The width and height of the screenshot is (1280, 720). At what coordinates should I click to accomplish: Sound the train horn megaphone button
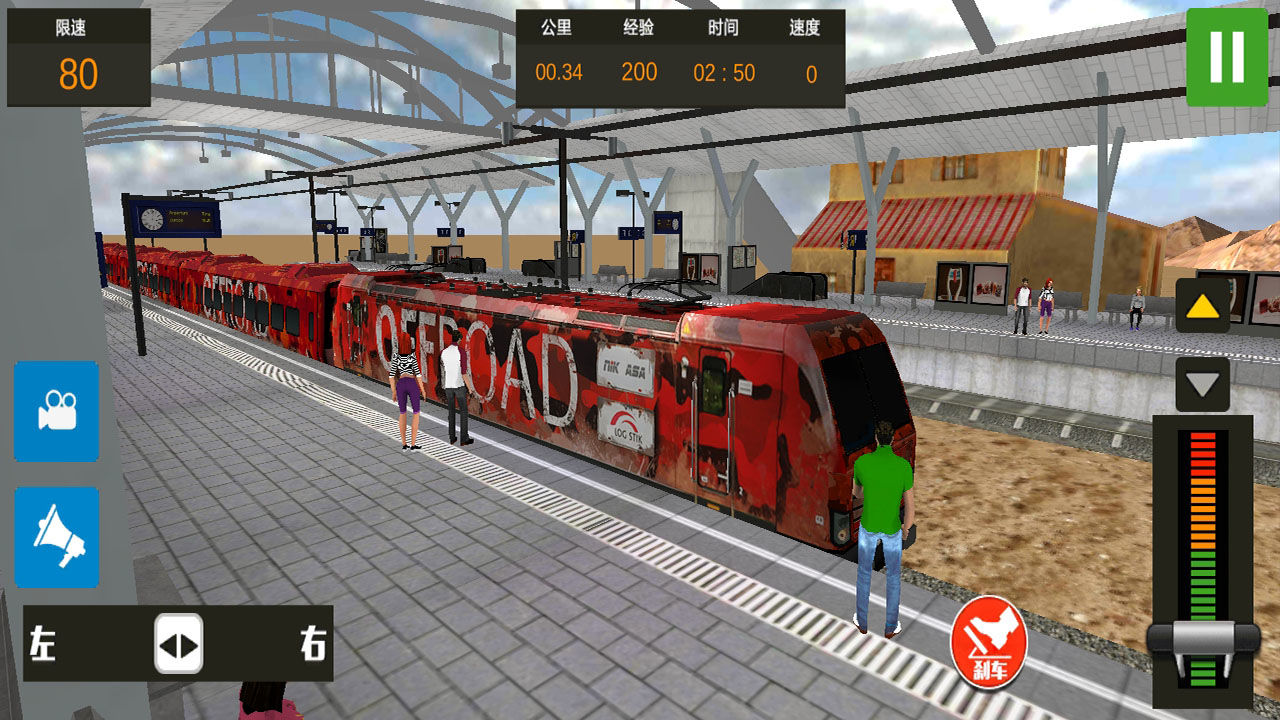[x=57, y=537]
